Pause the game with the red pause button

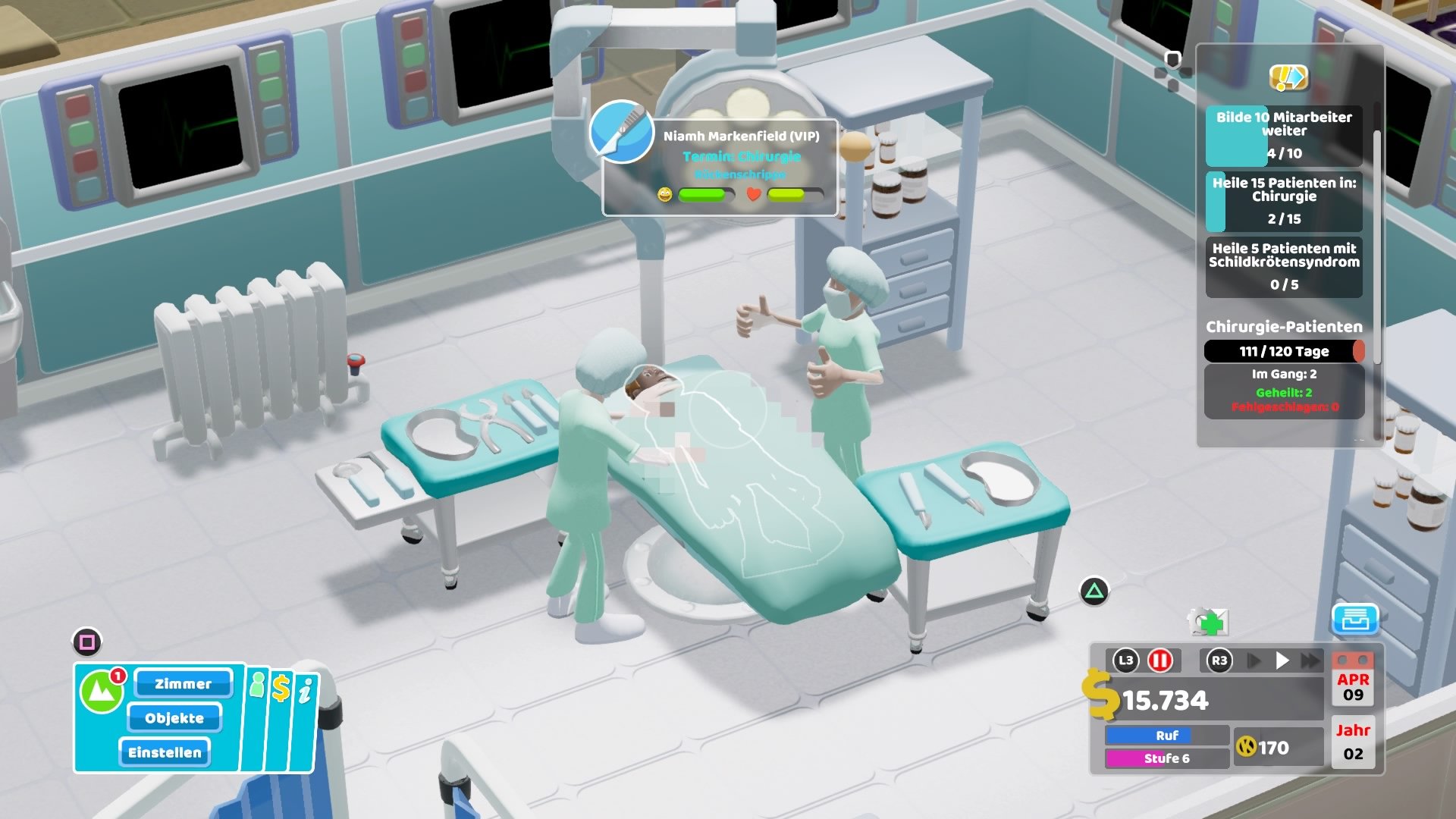click(1161, 661)
